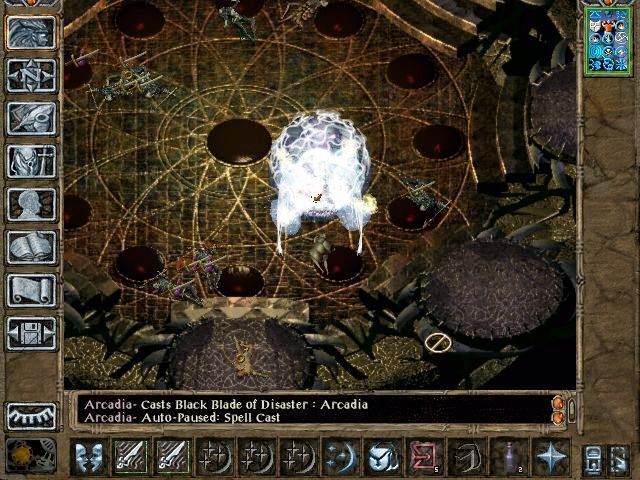
Task: Activate the Use Item action button
Action: coord(381,457)
